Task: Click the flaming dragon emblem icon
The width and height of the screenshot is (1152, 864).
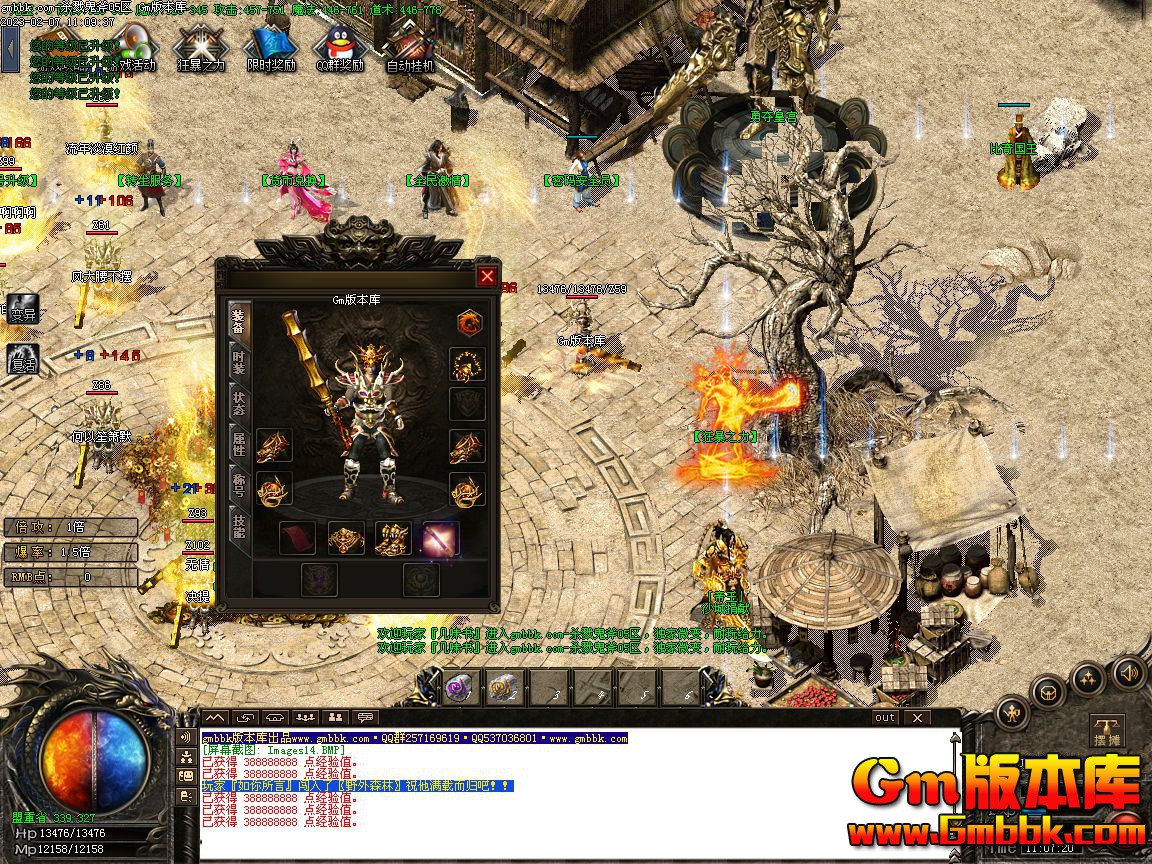Action: [x=470, y=322]
